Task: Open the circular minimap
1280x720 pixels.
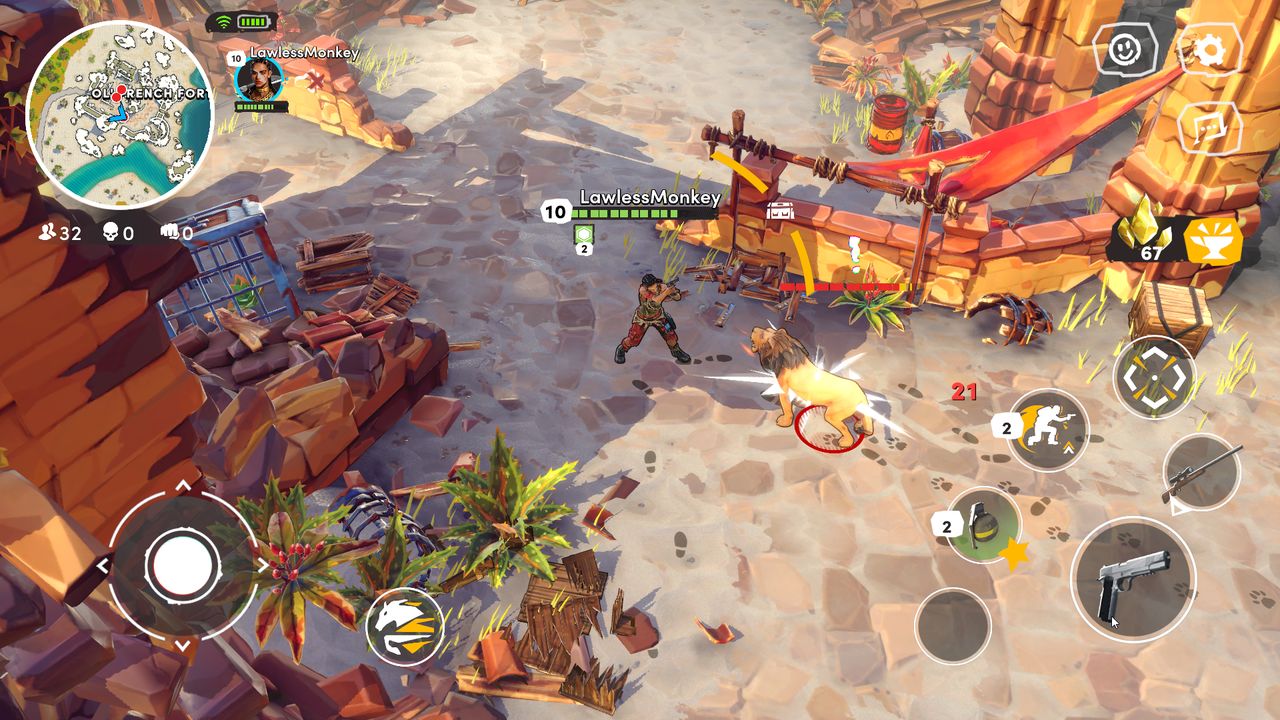Action: click(x=119, y=115)
